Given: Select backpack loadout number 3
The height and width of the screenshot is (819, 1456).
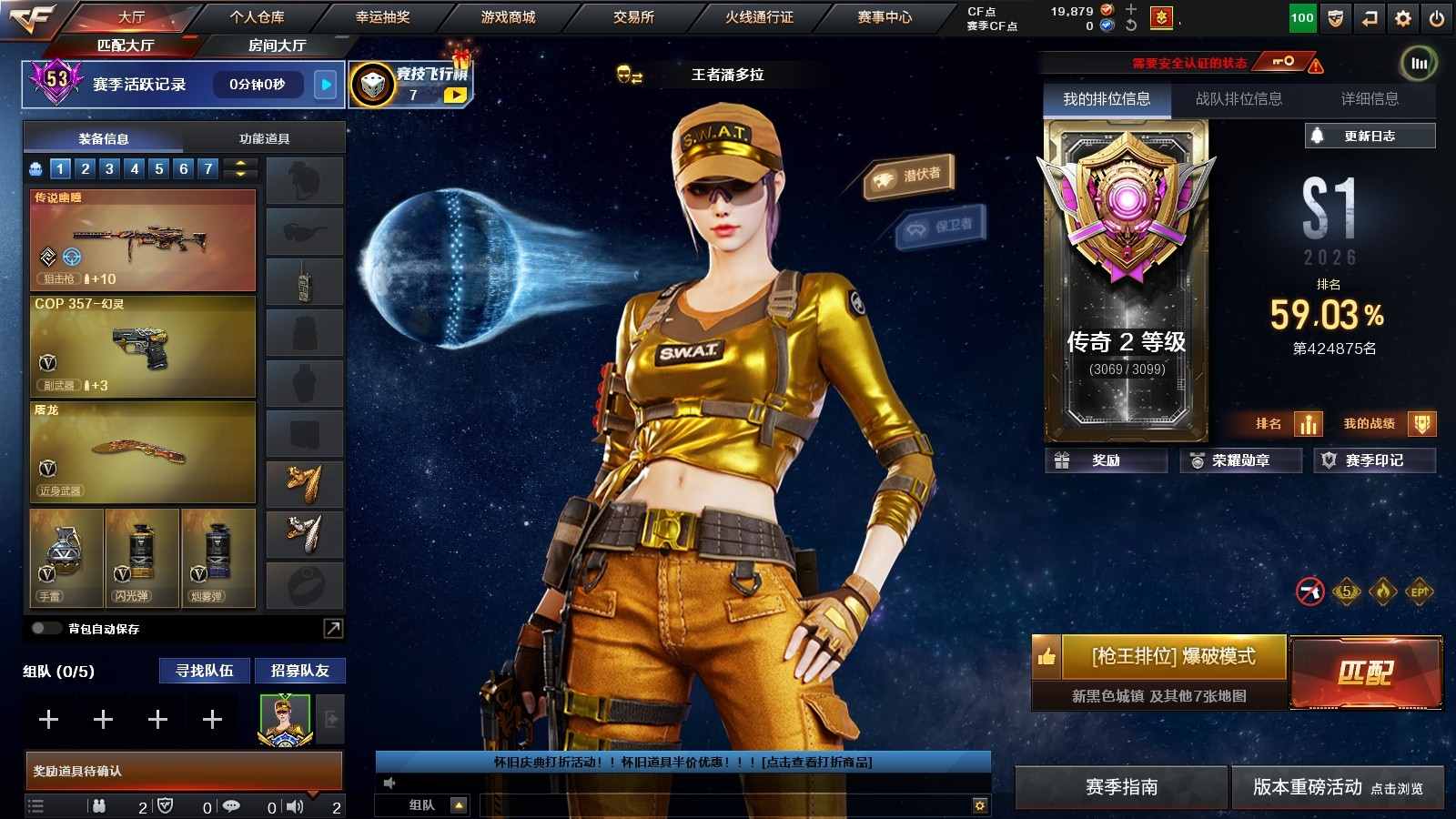Looking at the screenshot, I should pyautogui.click(x=109, y=168).
